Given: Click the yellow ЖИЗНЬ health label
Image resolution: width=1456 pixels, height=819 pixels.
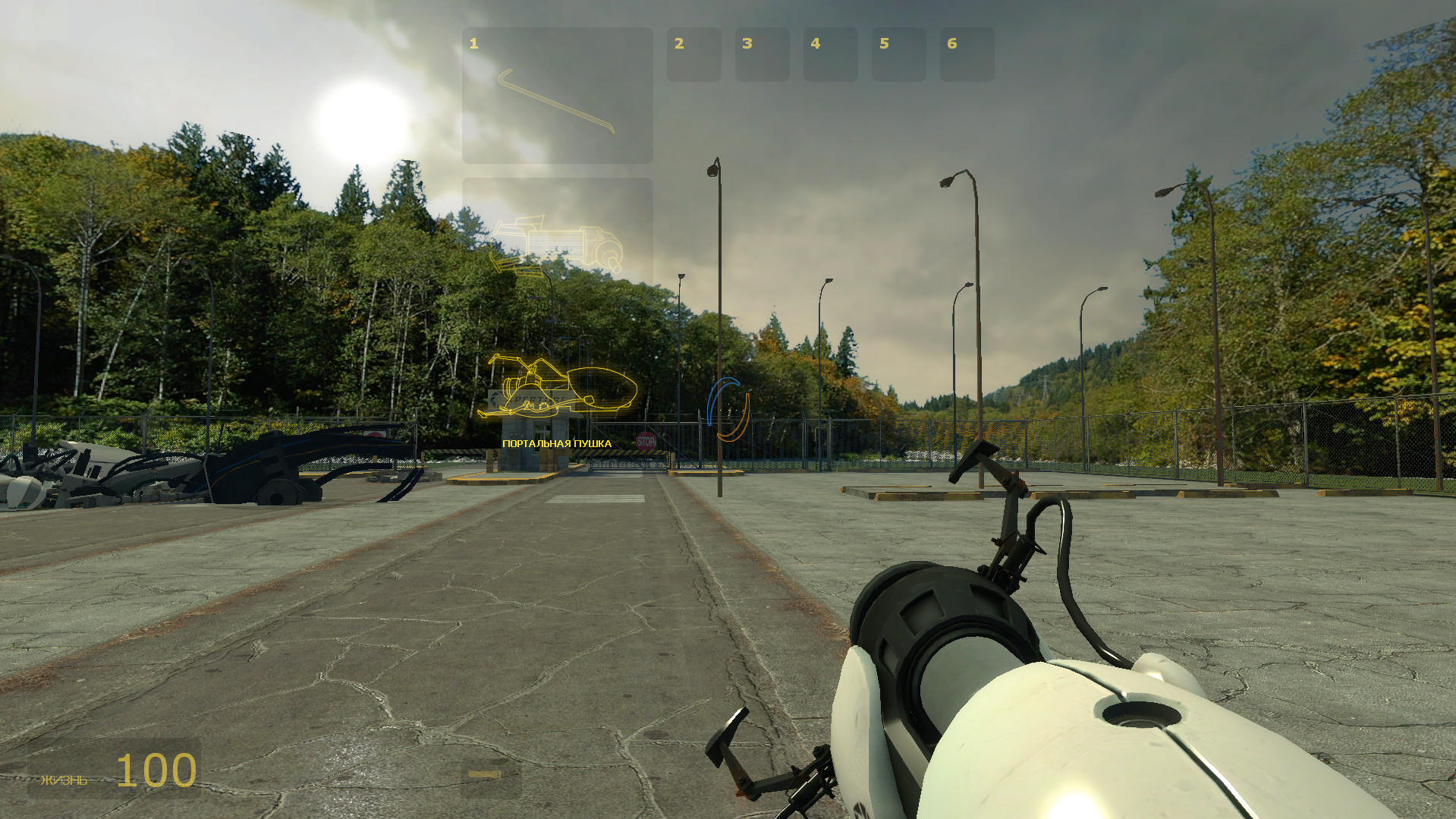Looking at the screenshot, I should (x=65, y=779).
